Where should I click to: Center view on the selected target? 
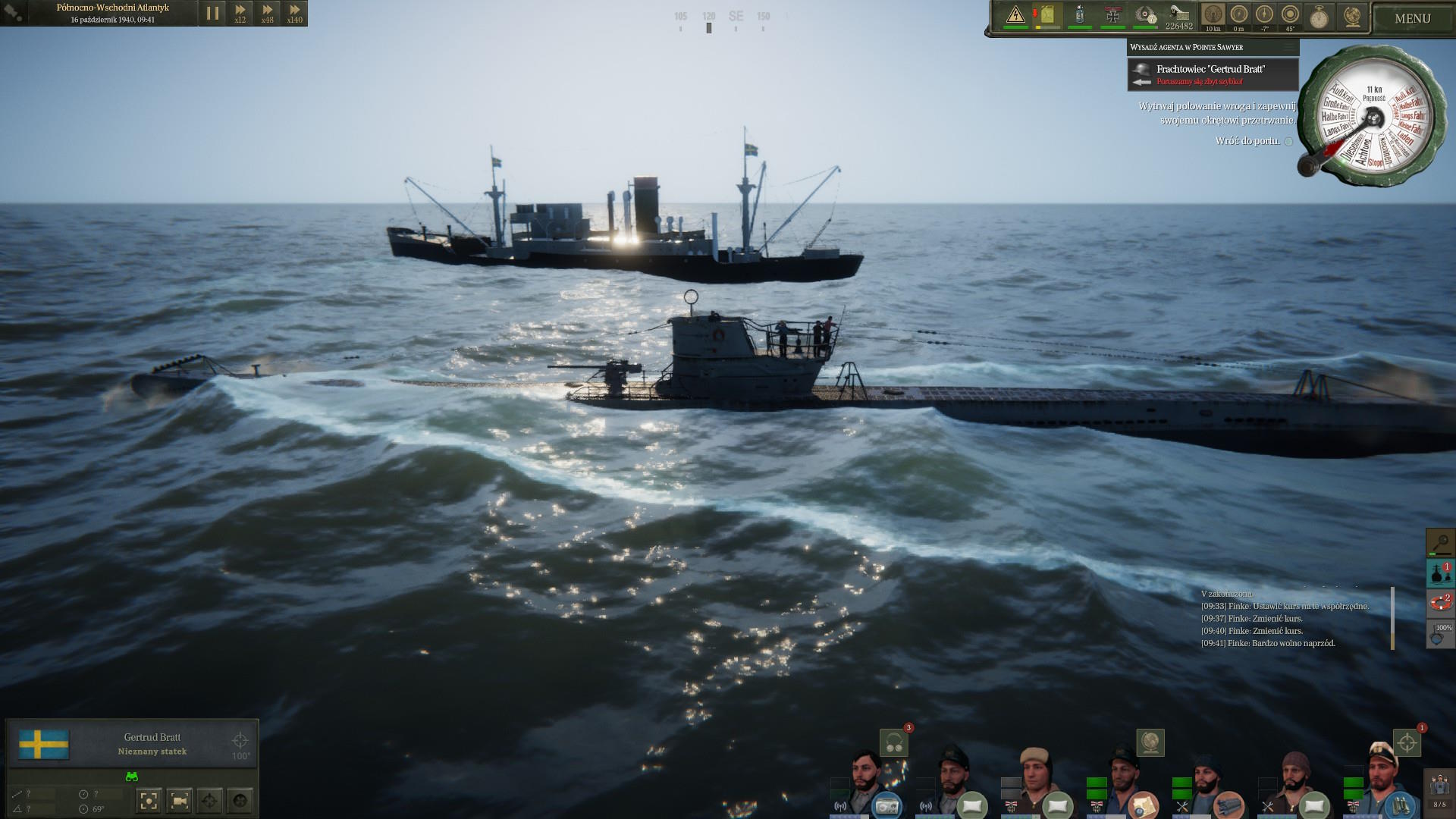coord(149,800)
